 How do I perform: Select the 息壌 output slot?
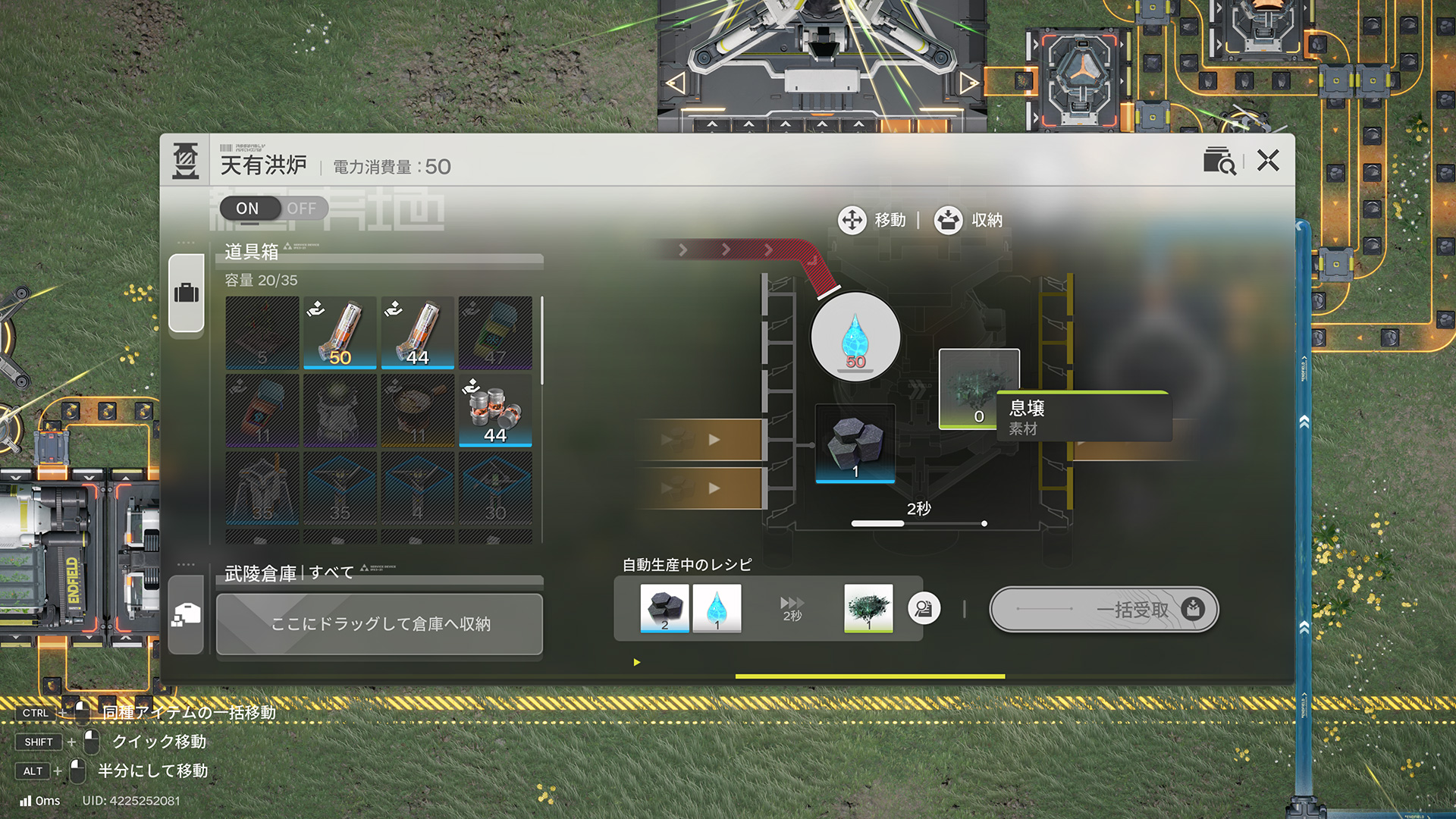click(978, 389)
